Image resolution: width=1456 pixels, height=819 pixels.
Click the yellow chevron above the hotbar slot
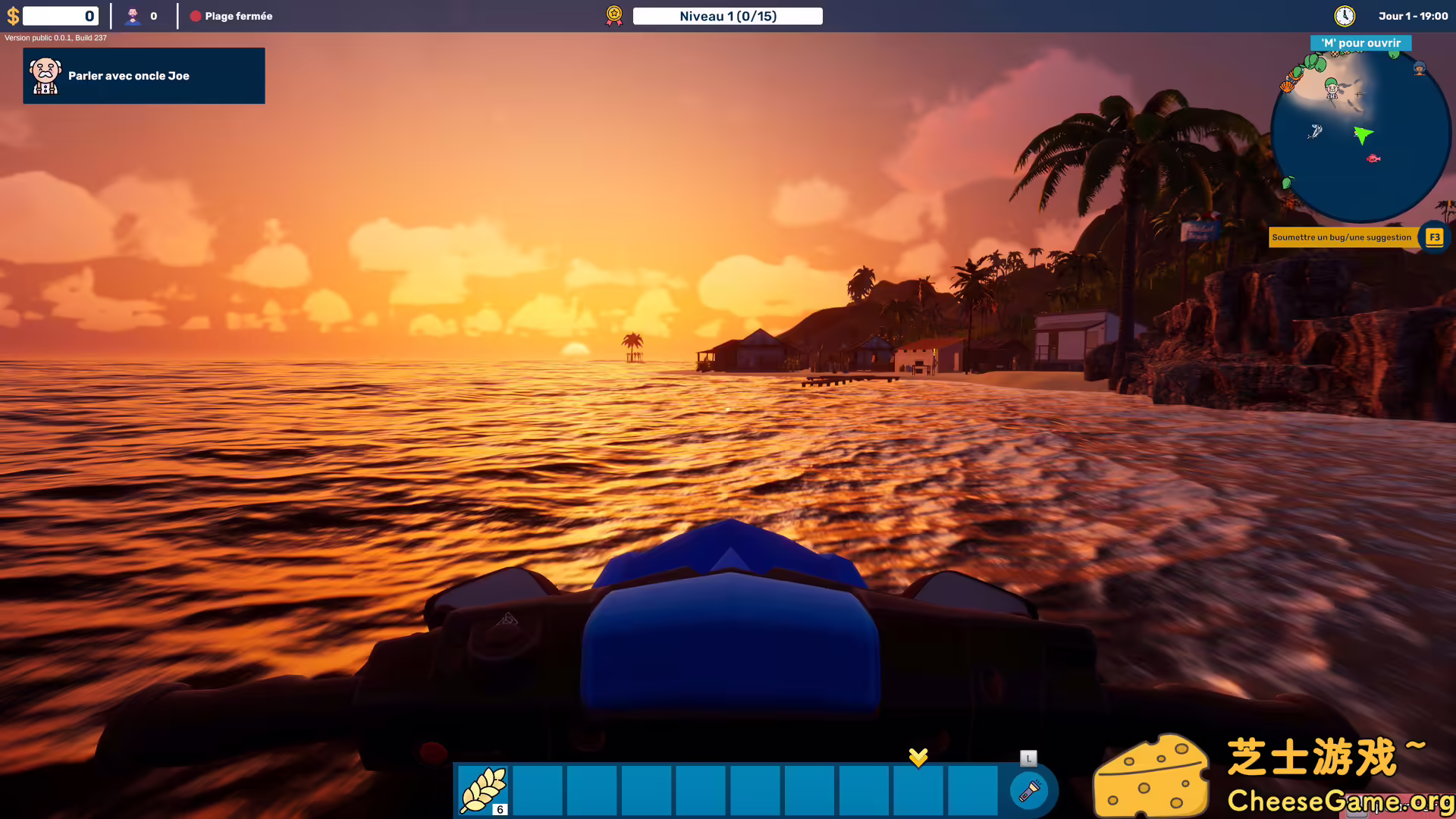pos(918,756)
